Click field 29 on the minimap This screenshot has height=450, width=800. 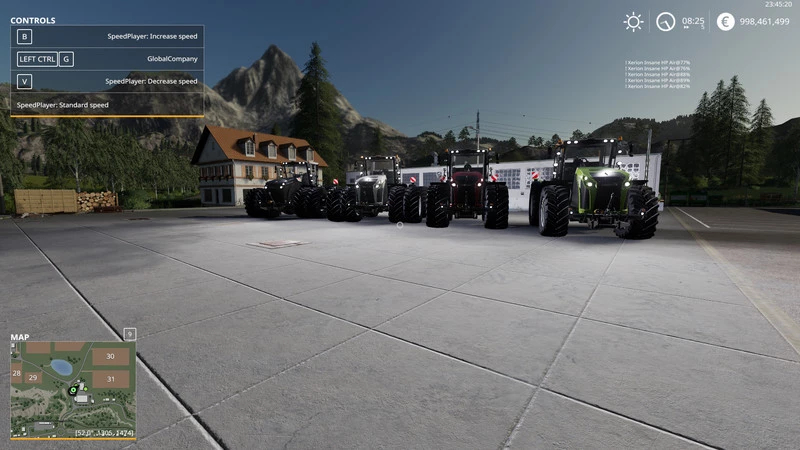click(33, 378)
